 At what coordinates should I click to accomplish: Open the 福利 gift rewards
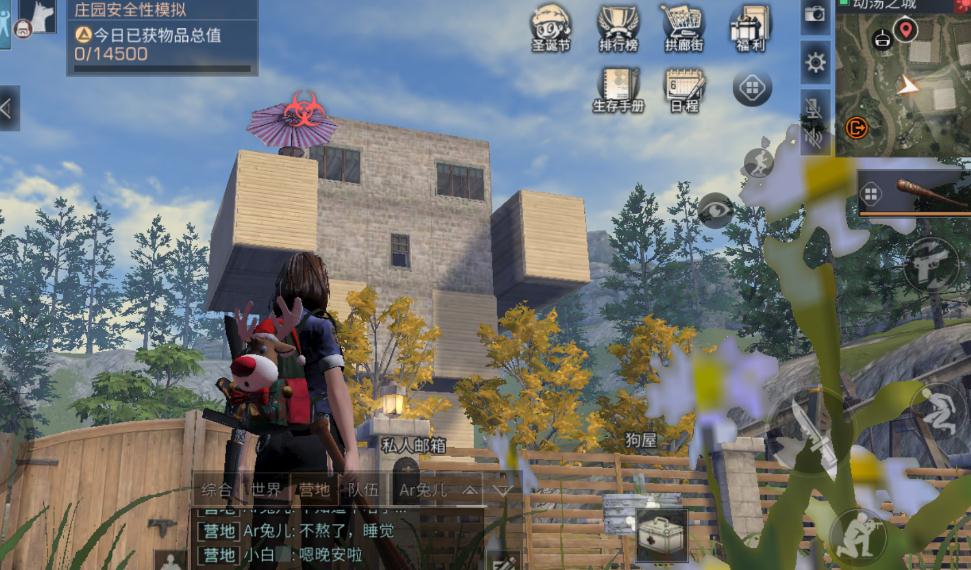pyautogui.click(x=749, y=27)
